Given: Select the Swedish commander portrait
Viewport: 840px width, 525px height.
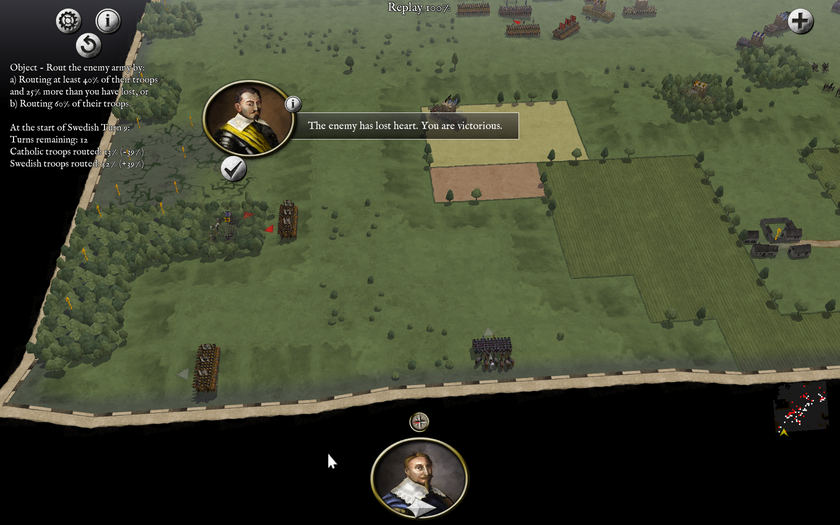Looking at the screenshot, I should 419,477.
